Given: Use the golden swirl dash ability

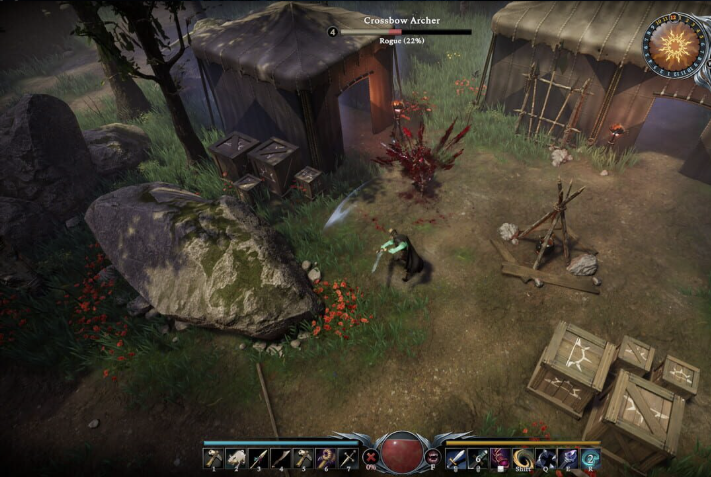Looking at the screenshot, I should (x=523, y=458).
